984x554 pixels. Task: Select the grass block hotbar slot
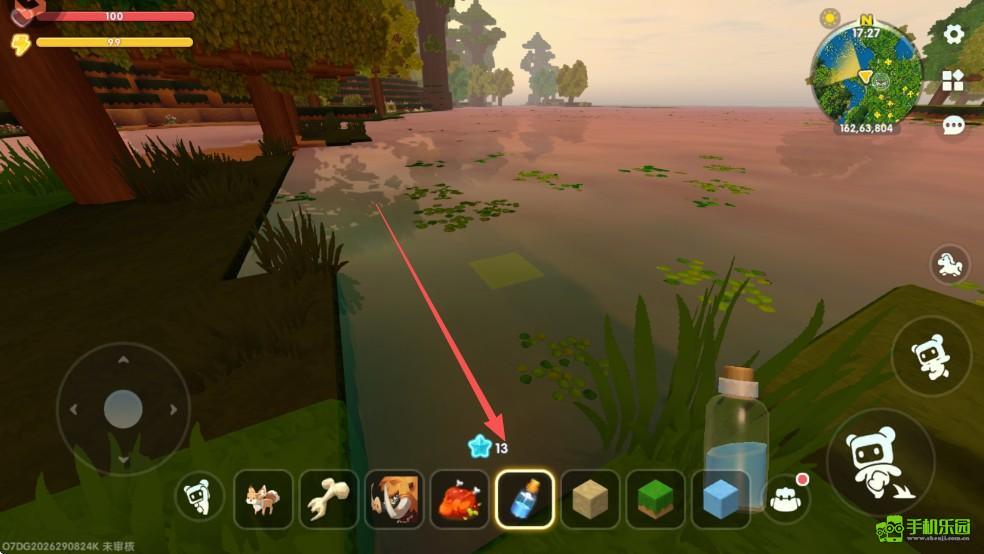coord(655,498)
